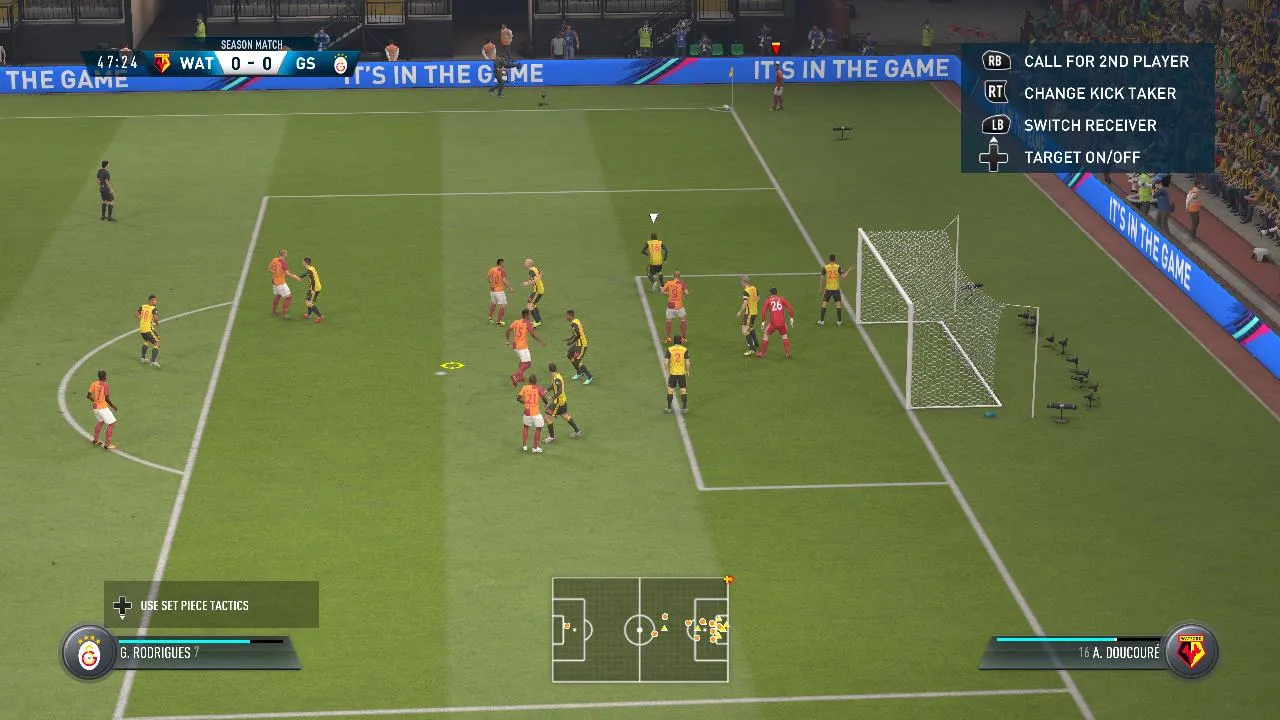This screenshot has height=720, width=1280.
Task: Click the D-pad icon next to Target On/Off
Action: pyautogui.click(x=993, y=157)
